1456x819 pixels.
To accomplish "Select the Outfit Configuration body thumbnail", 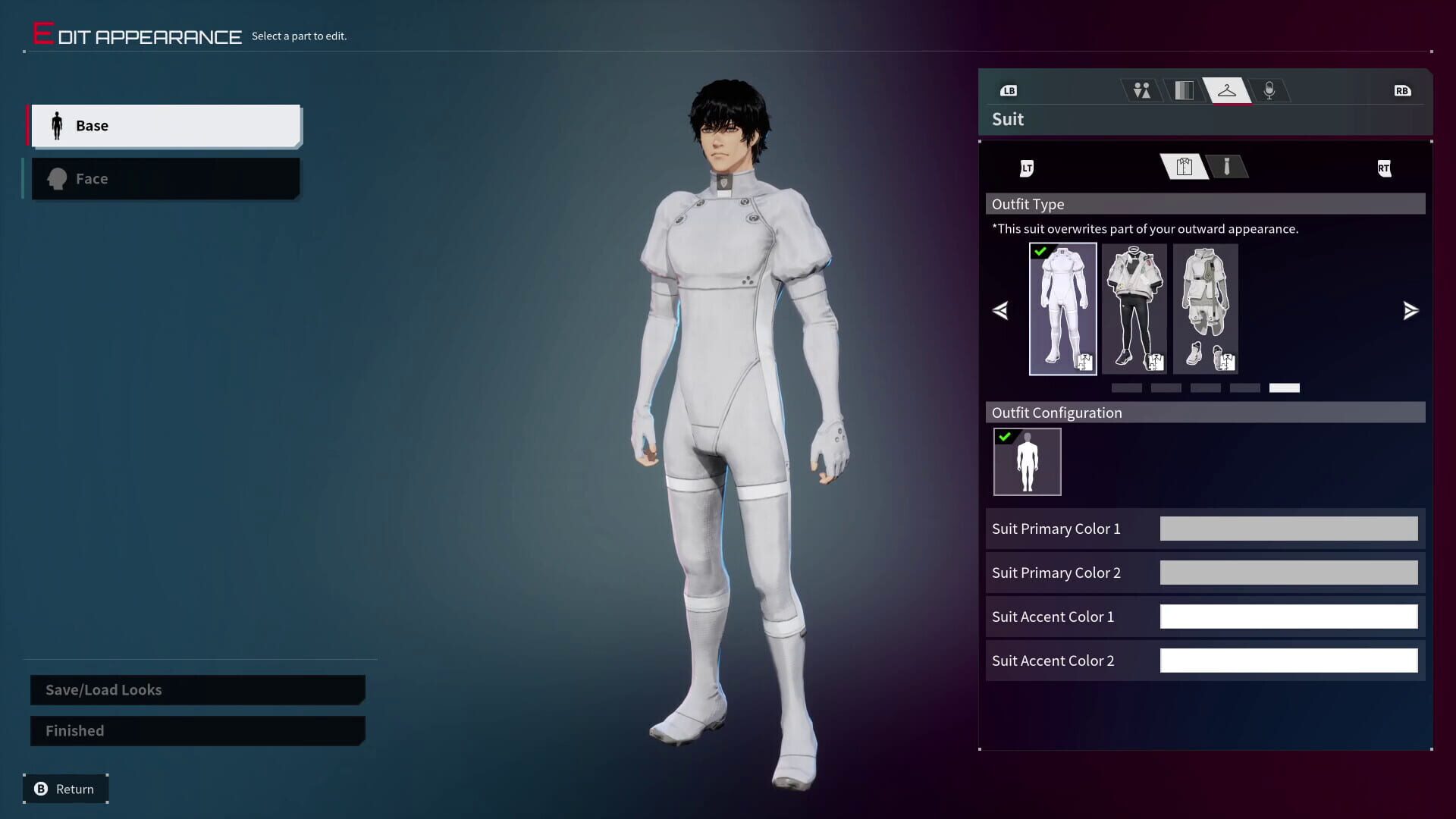I will tap(1027, 461).
